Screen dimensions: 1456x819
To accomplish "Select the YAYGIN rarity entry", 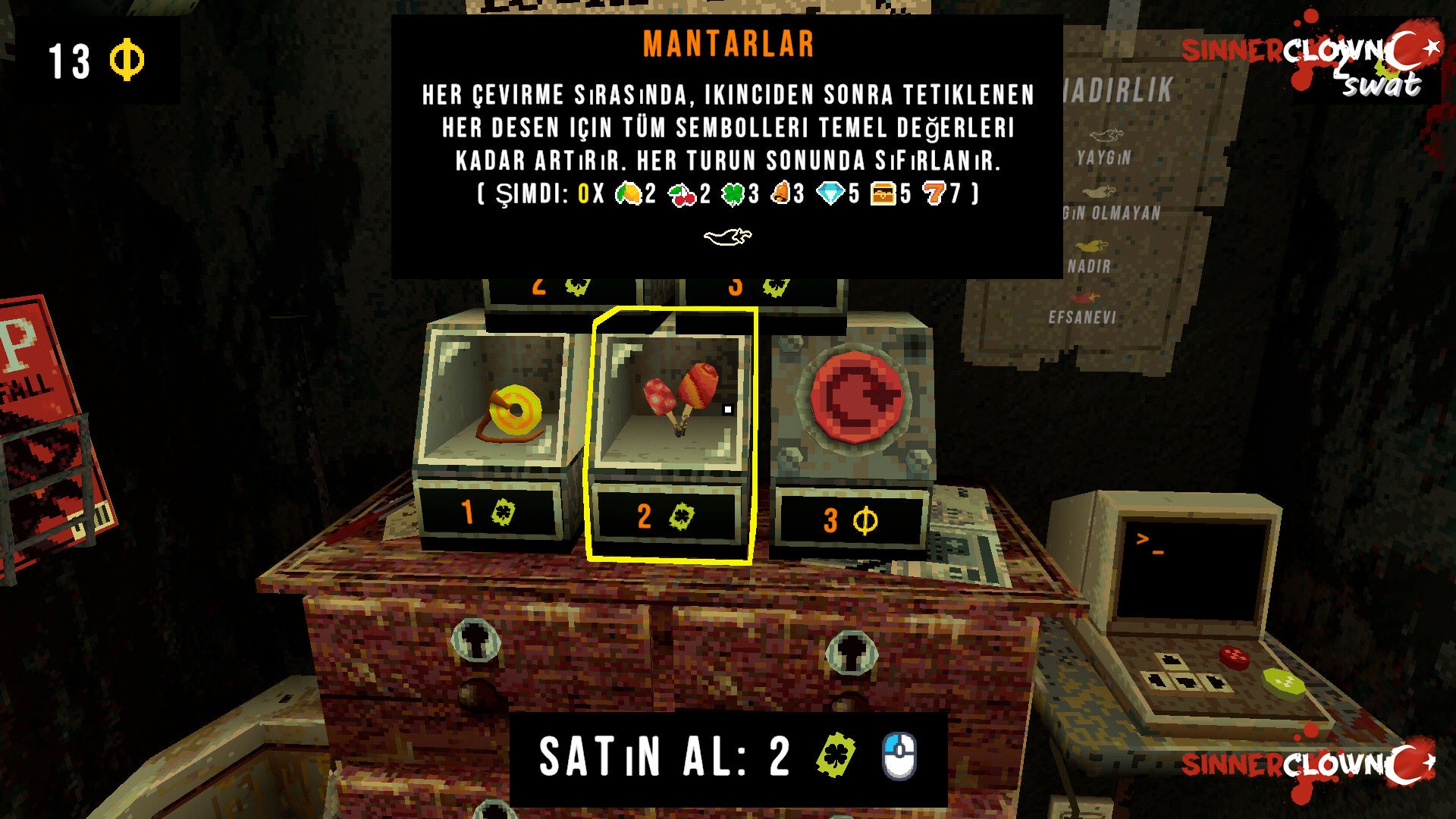I will click(x=1104, y=156).
